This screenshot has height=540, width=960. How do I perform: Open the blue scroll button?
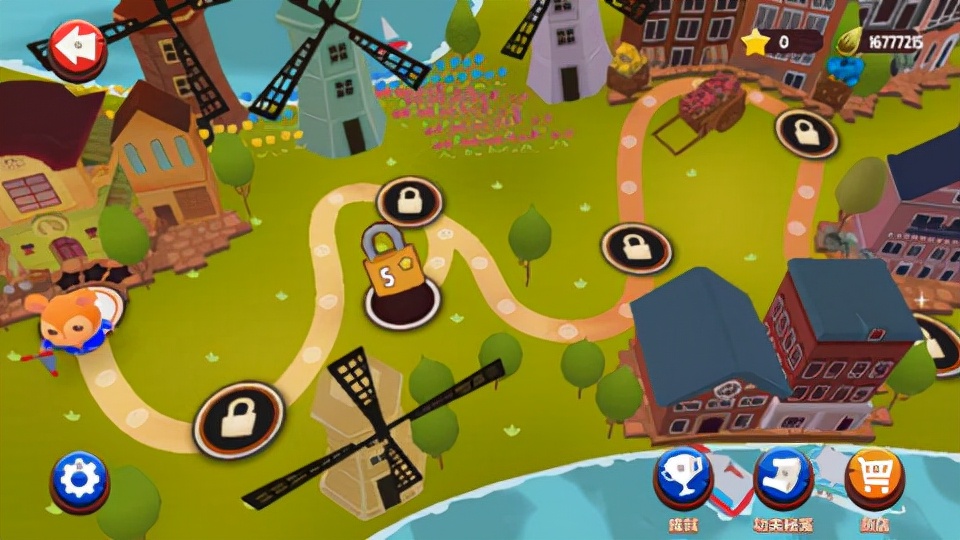[x=782, y=476]
